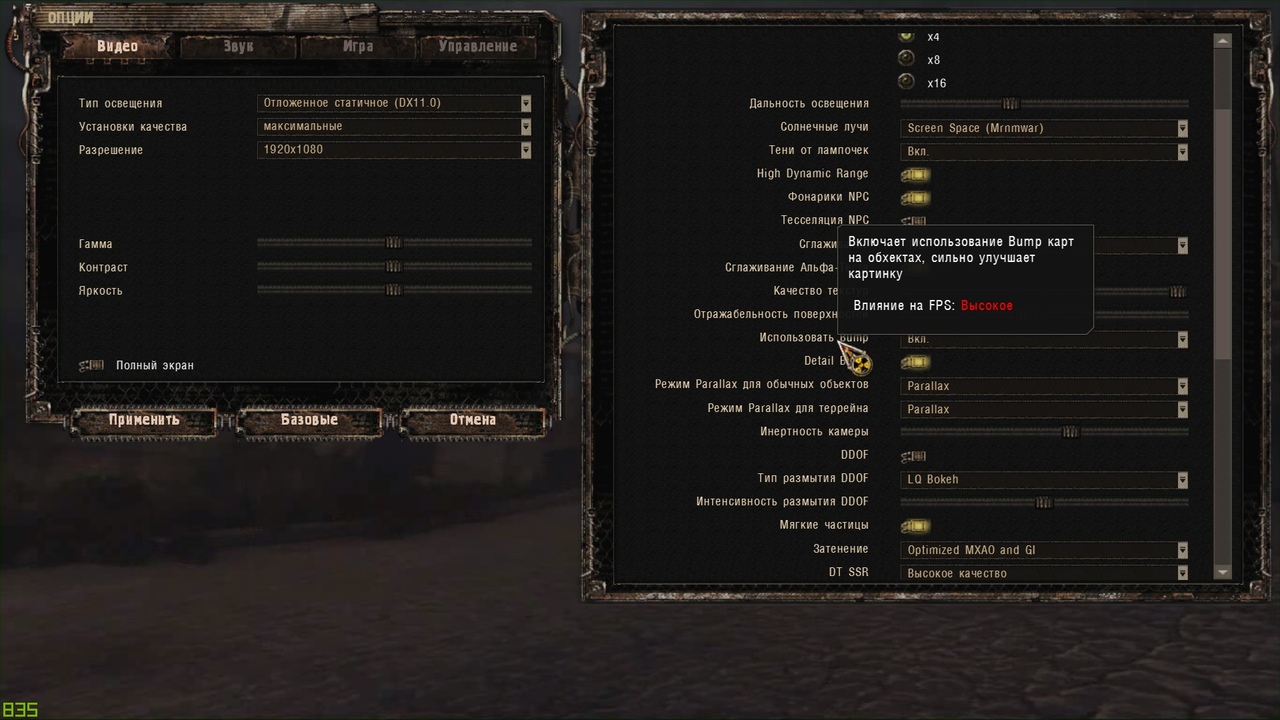Screen dimensions: 1280x720
Task: Toggle High Dynamic Range switch
Action: (914, 174)
